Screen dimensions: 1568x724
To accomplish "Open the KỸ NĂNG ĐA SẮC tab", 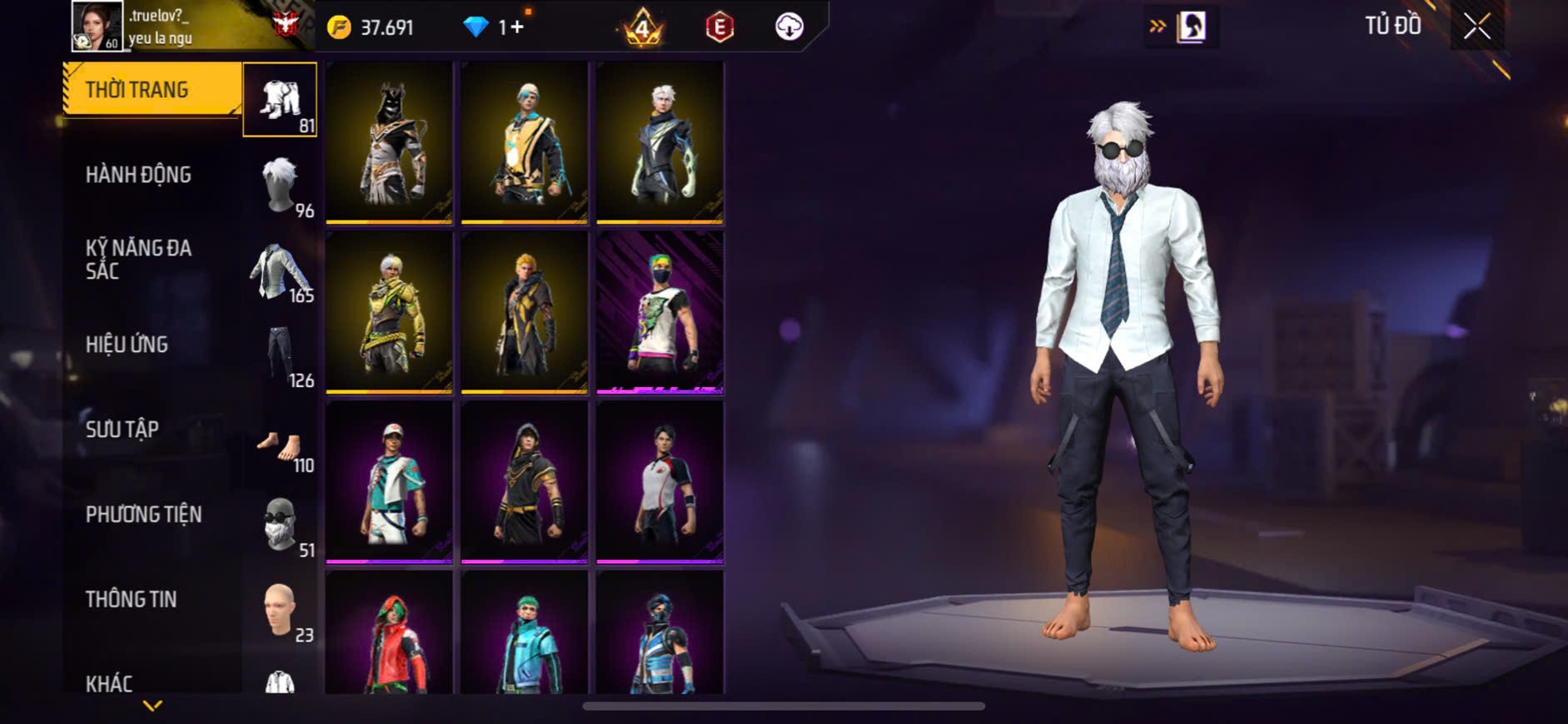I will tap(138, 259).
